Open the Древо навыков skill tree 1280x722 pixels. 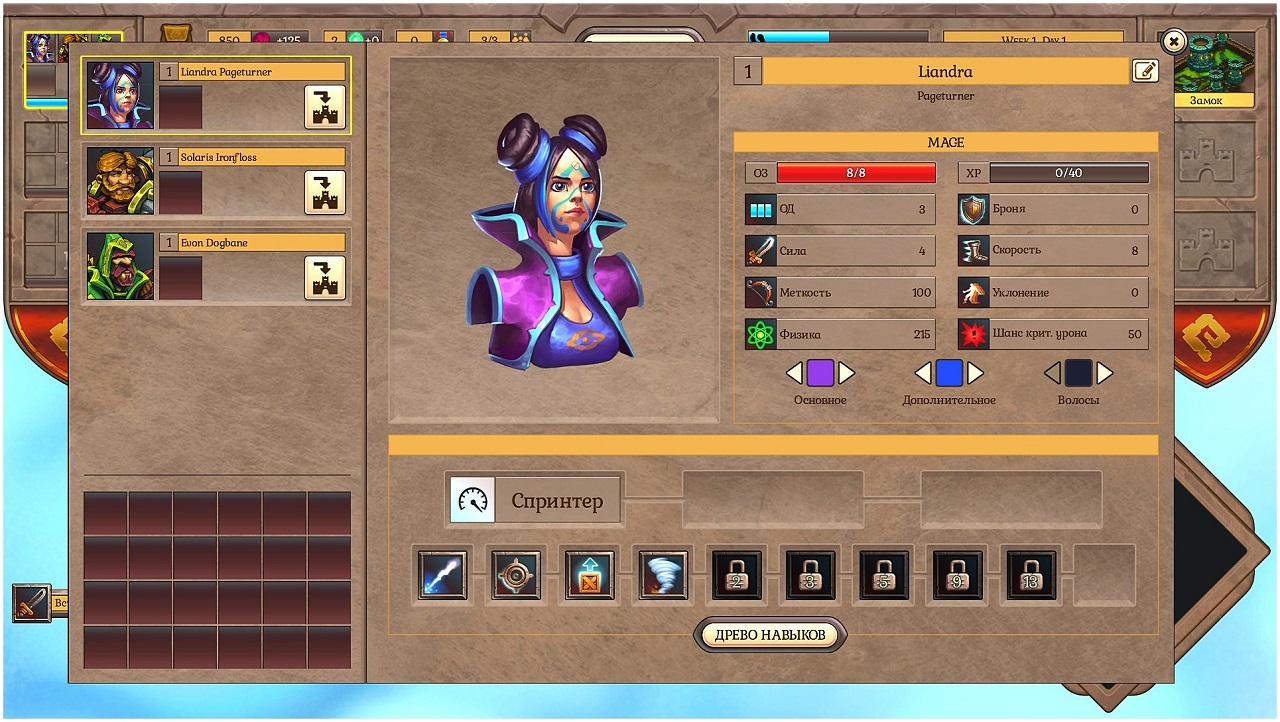pyautogui.click(x=770, y=635)
